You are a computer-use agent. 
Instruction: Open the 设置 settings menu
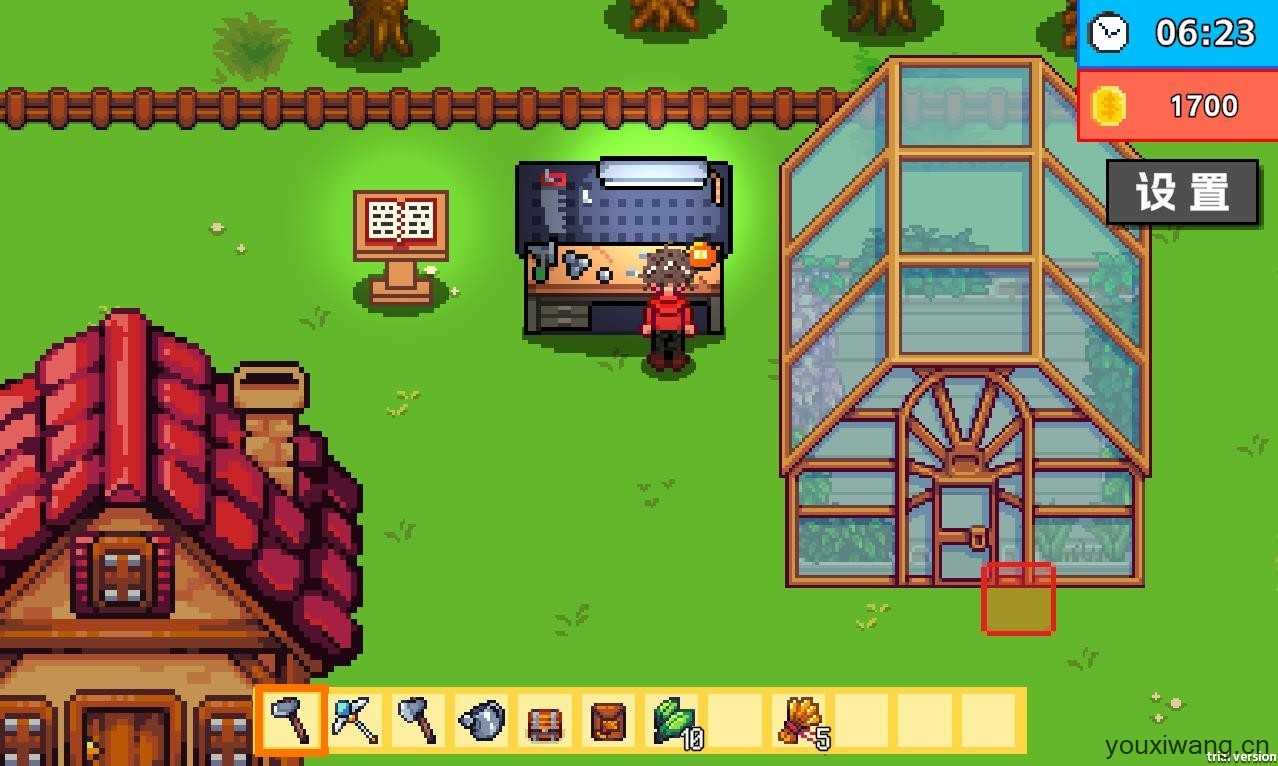pyautogui.click(x=1181, y=192)
